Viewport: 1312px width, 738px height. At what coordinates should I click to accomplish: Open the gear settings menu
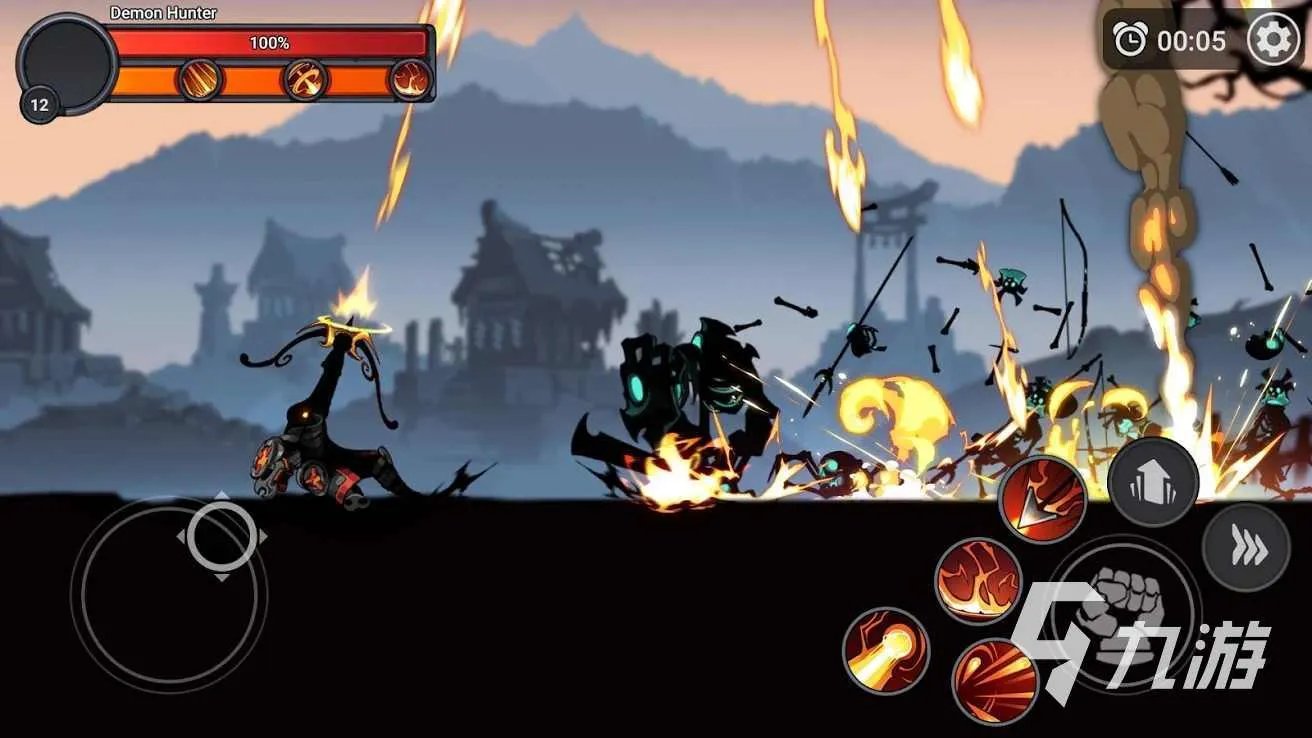(x=1274, y=41)
